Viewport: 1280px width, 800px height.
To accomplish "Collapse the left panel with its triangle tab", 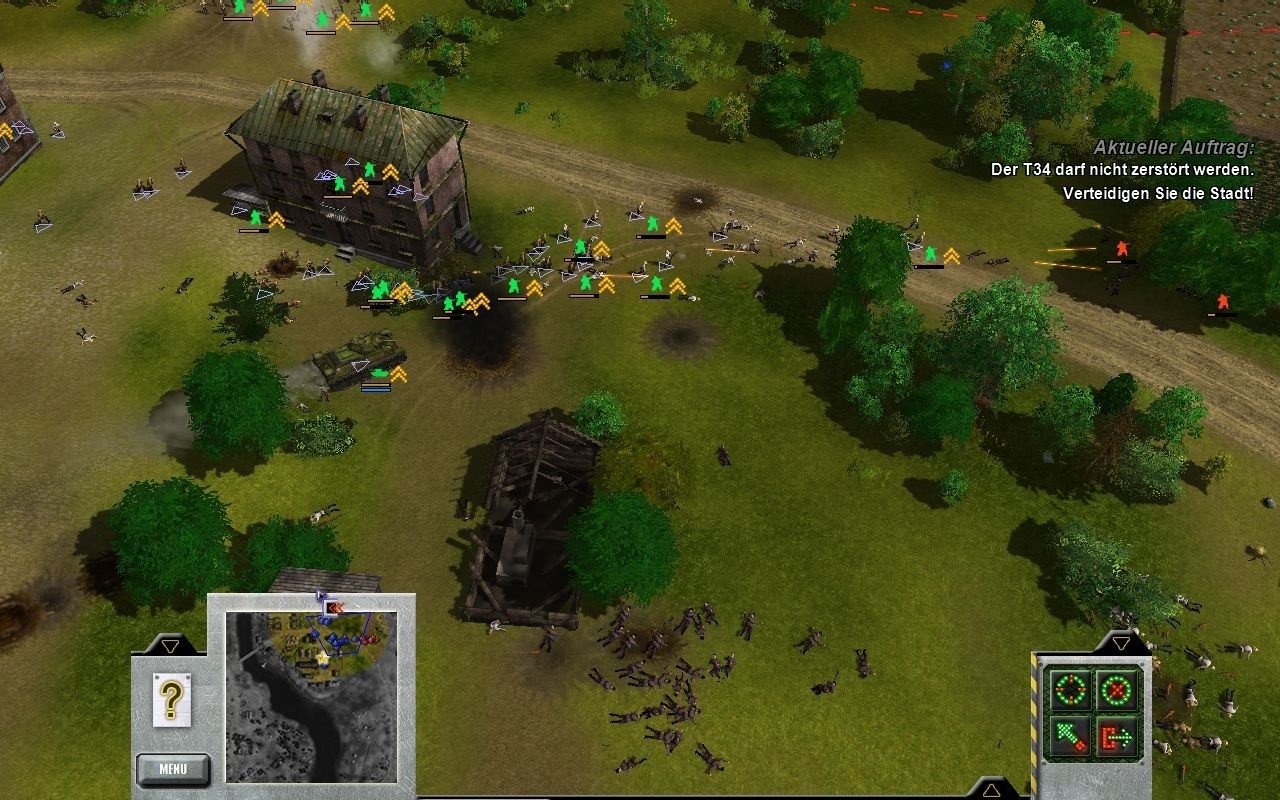I will click(x=170, y=646).
